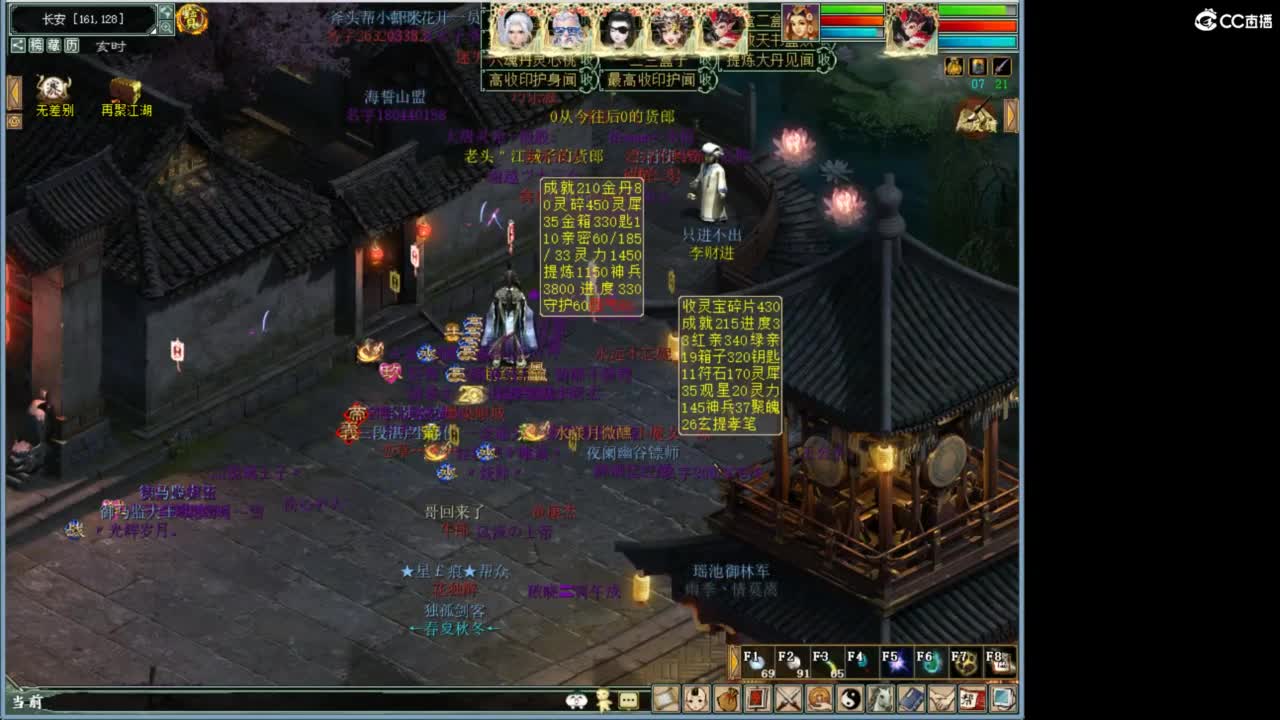Open the 历 calendar button
This screenshot has width=1280, height=720.
[x=71, y=45]
